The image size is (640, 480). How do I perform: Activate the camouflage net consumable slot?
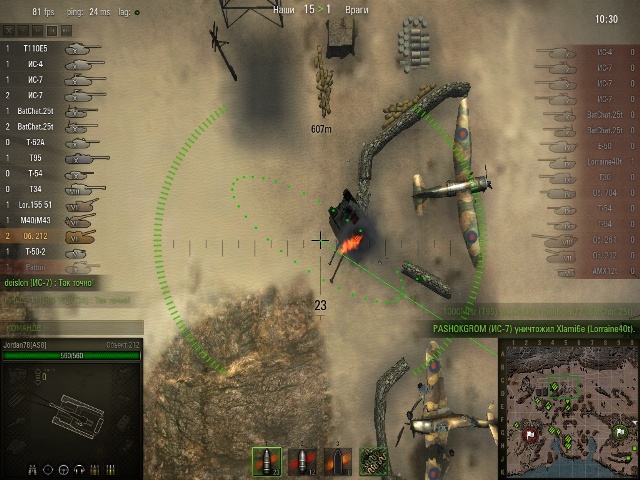[x=373, y=460]
